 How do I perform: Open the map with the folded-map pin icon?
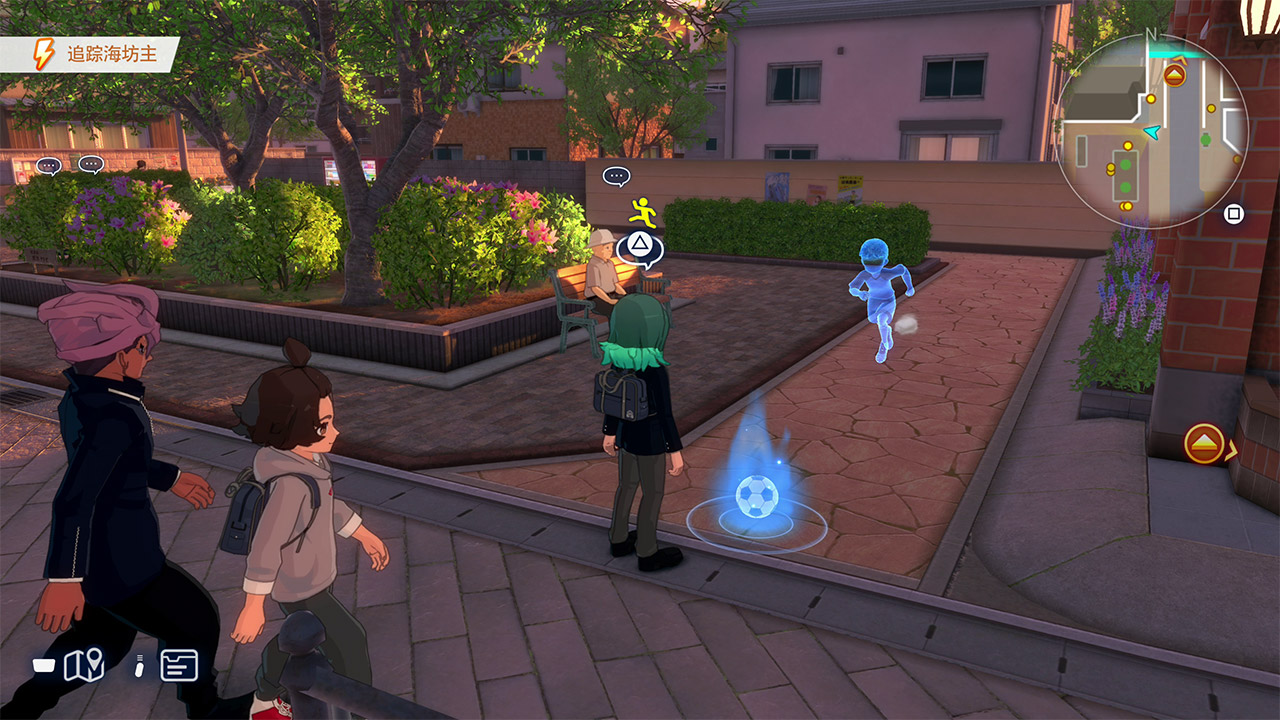pos(84,665)
